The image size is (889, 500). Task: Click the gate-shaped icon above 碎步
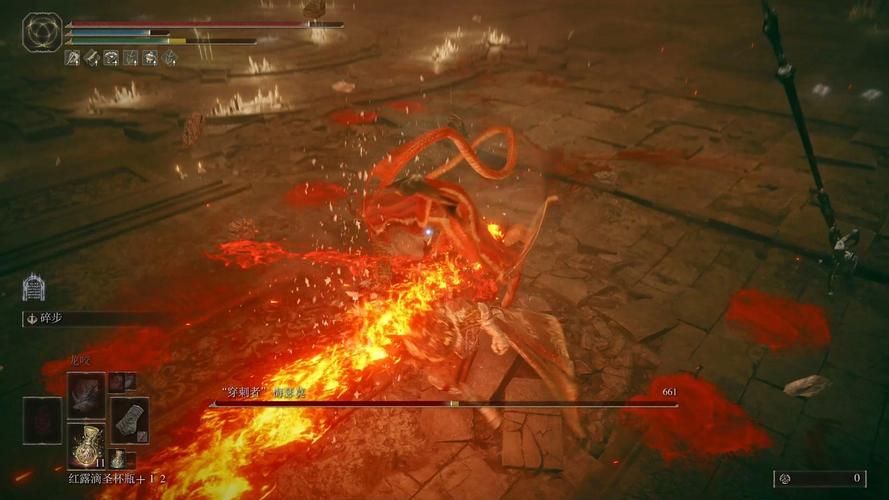pos(33,288)
